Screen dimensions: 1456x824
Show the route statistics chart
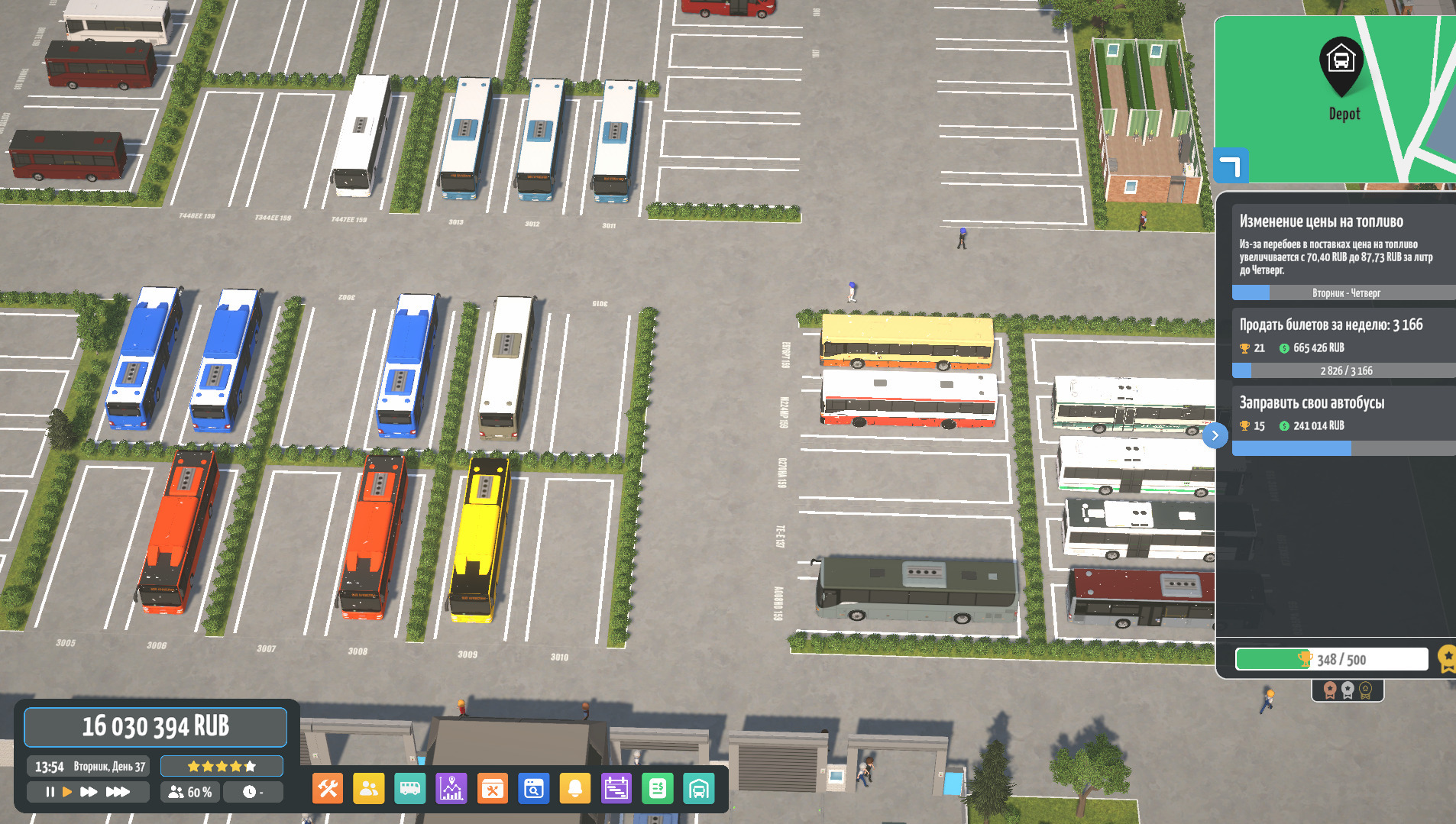[451, 789]
